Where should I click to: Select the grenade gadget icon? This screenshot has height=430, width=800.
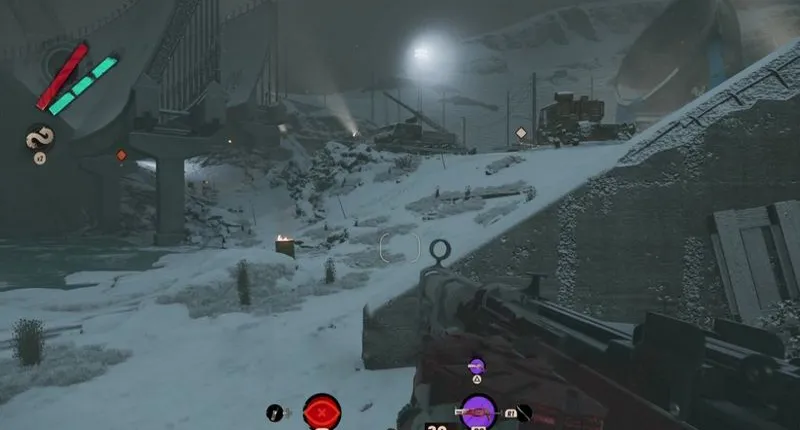[x=275, y=412]
